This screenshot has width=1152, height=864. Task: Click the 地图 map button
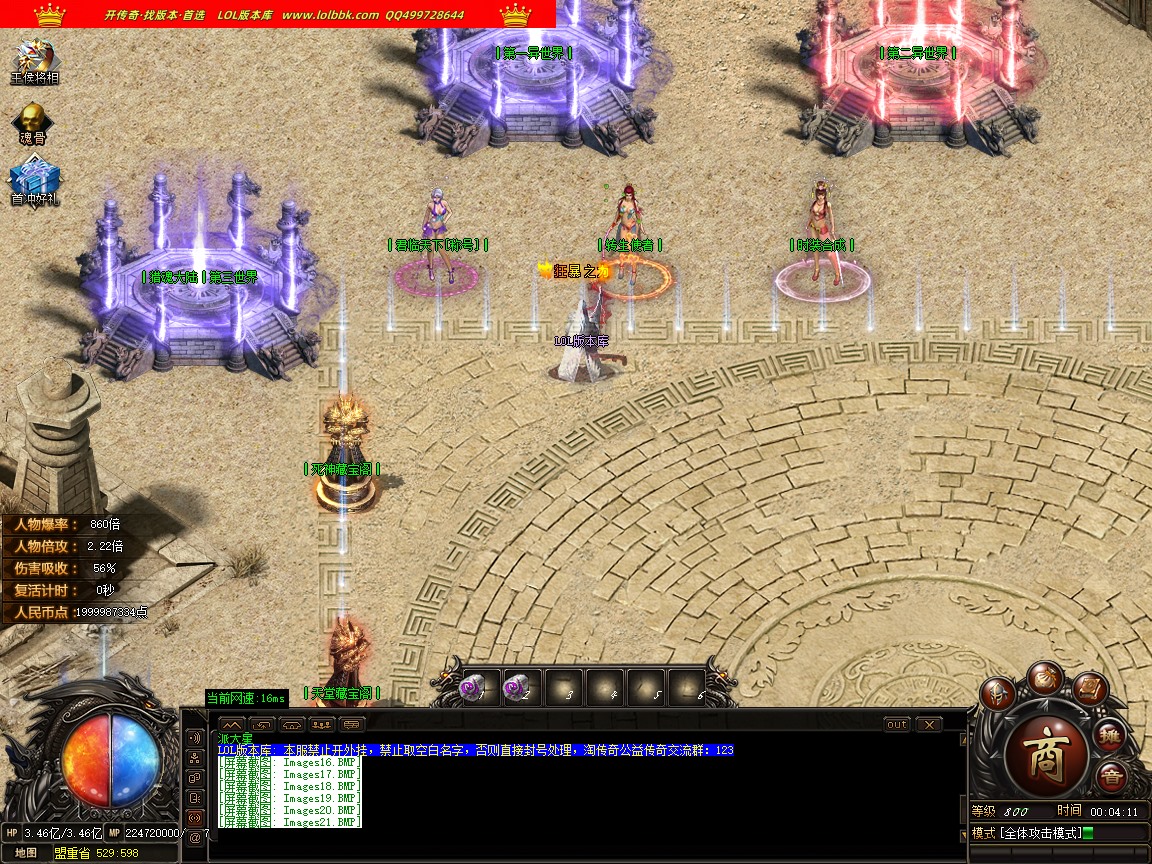[26, 853]
